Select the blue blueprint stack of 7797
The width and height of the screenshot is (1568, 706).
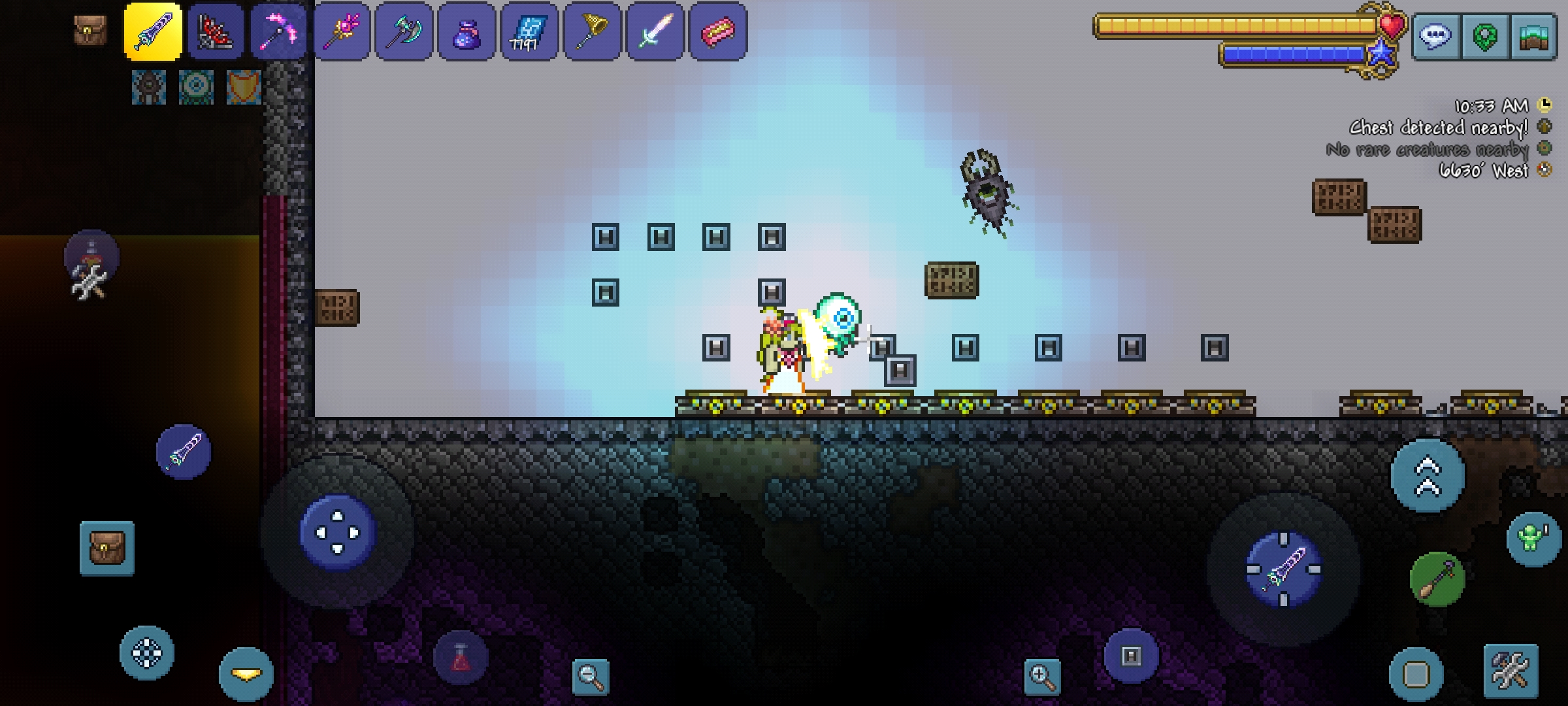(529, 31)
